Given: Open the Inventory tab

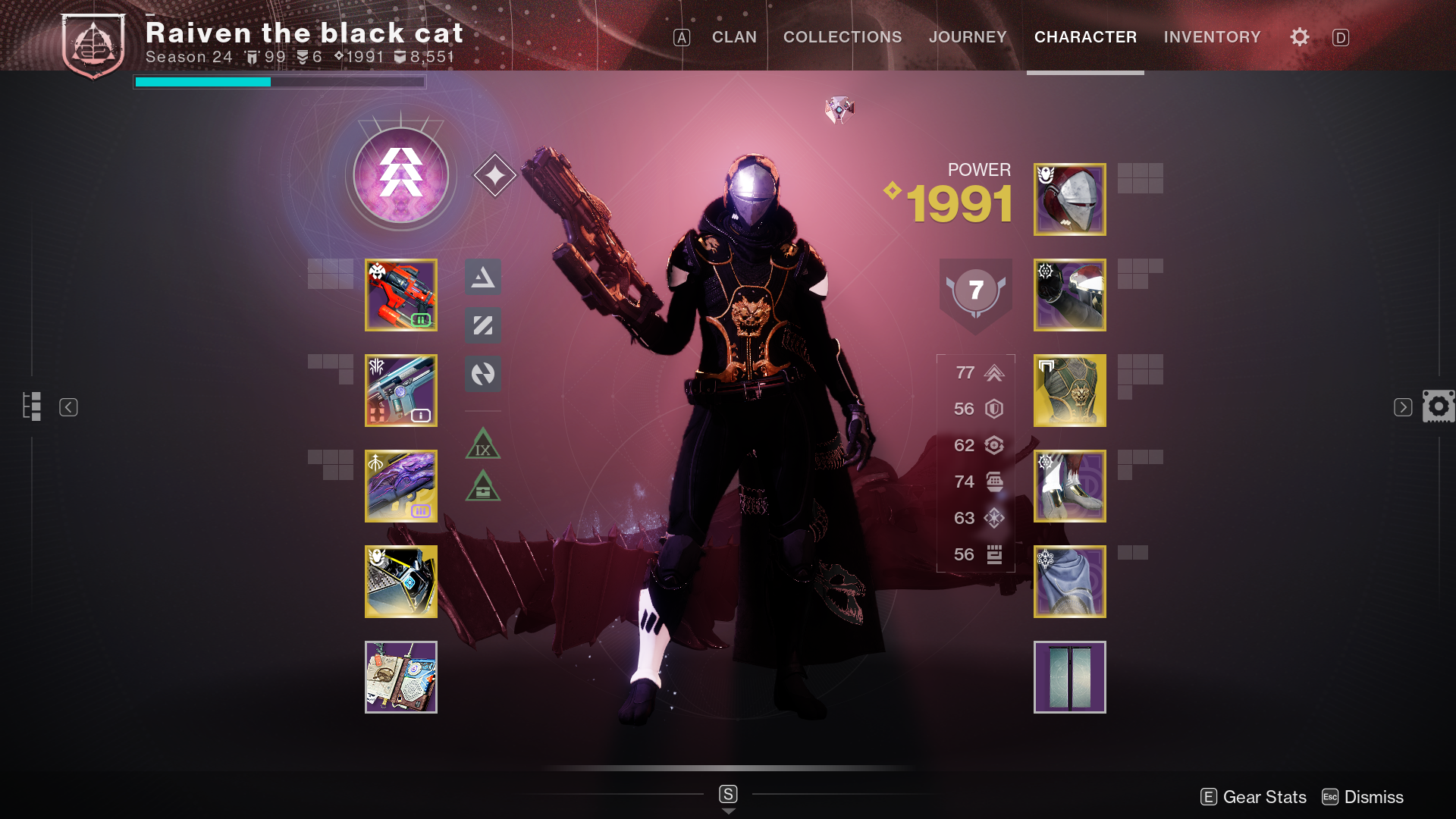Looking at the screenshot, I should [1212, 37].
